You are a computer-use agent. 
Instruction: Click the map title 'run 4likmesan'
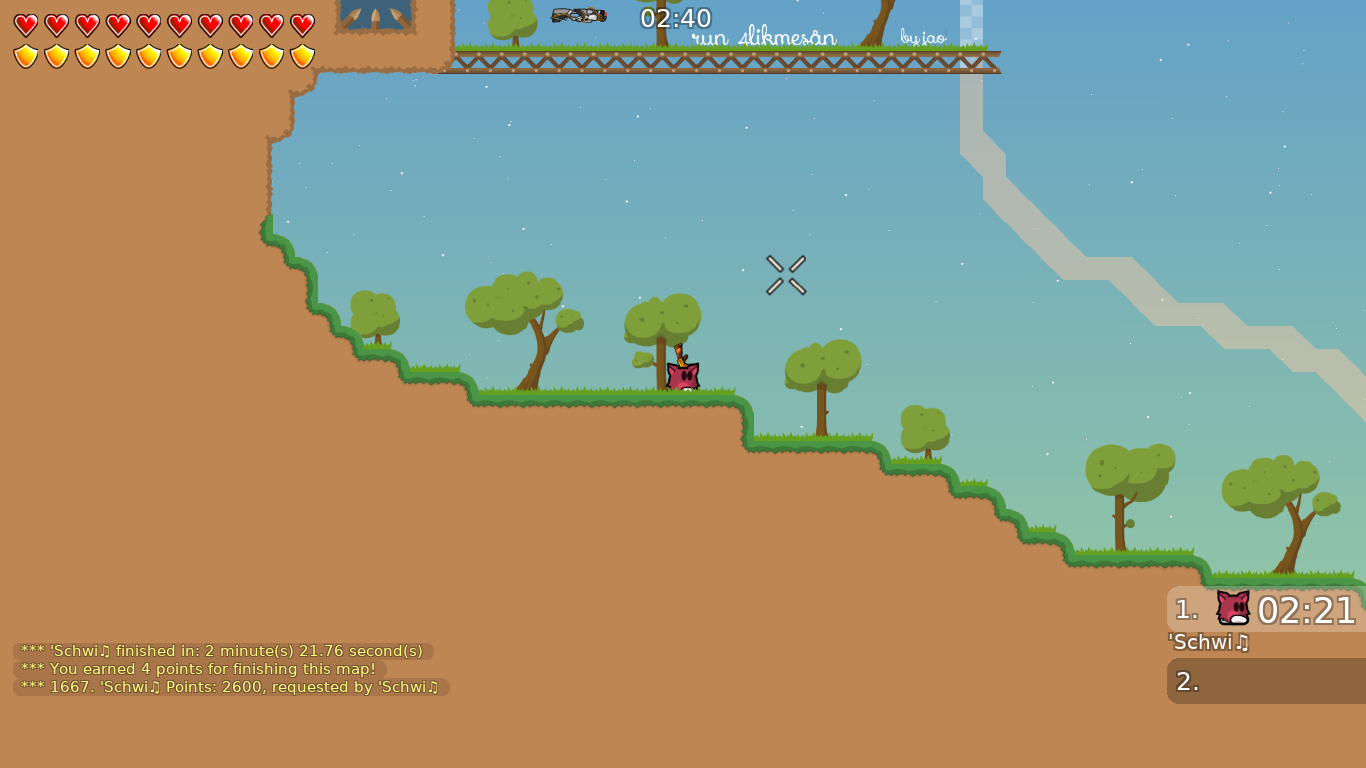763,39
